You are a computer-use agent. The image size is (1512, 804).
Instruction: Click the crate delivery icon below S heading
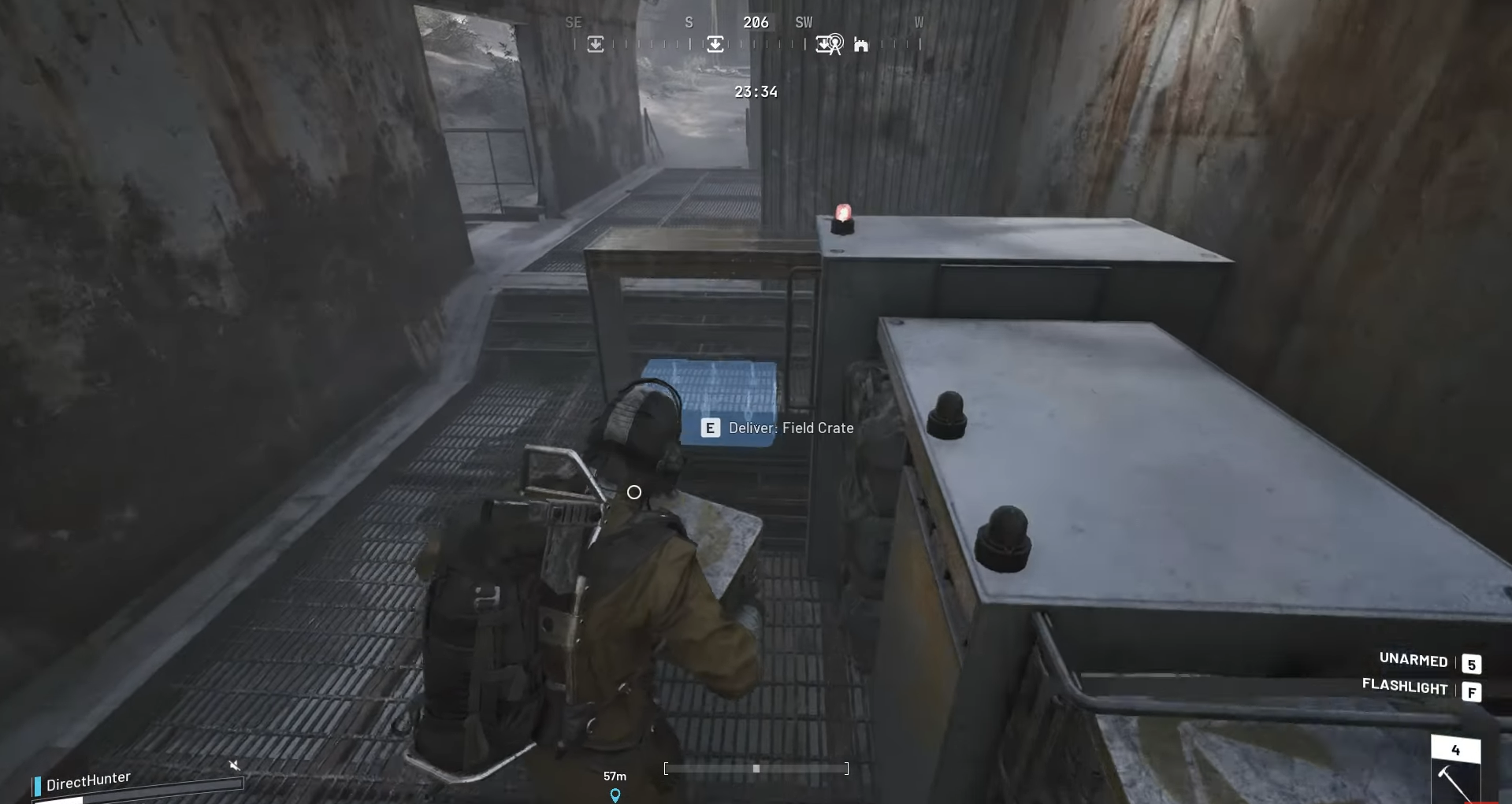[x=715, y=44]
